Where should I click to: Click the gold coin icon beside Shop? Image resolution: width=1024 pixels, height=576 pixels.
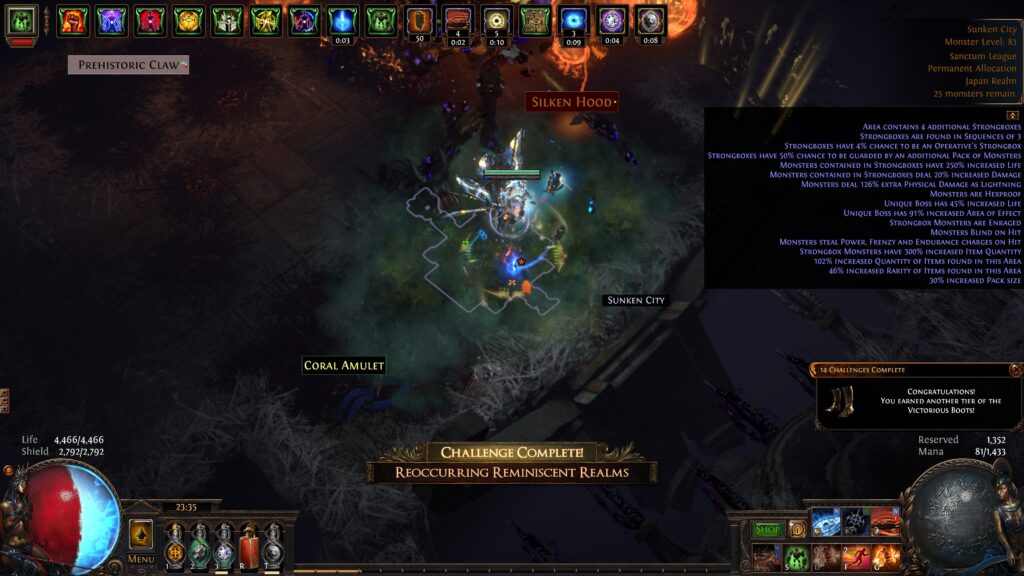[797, 530]
